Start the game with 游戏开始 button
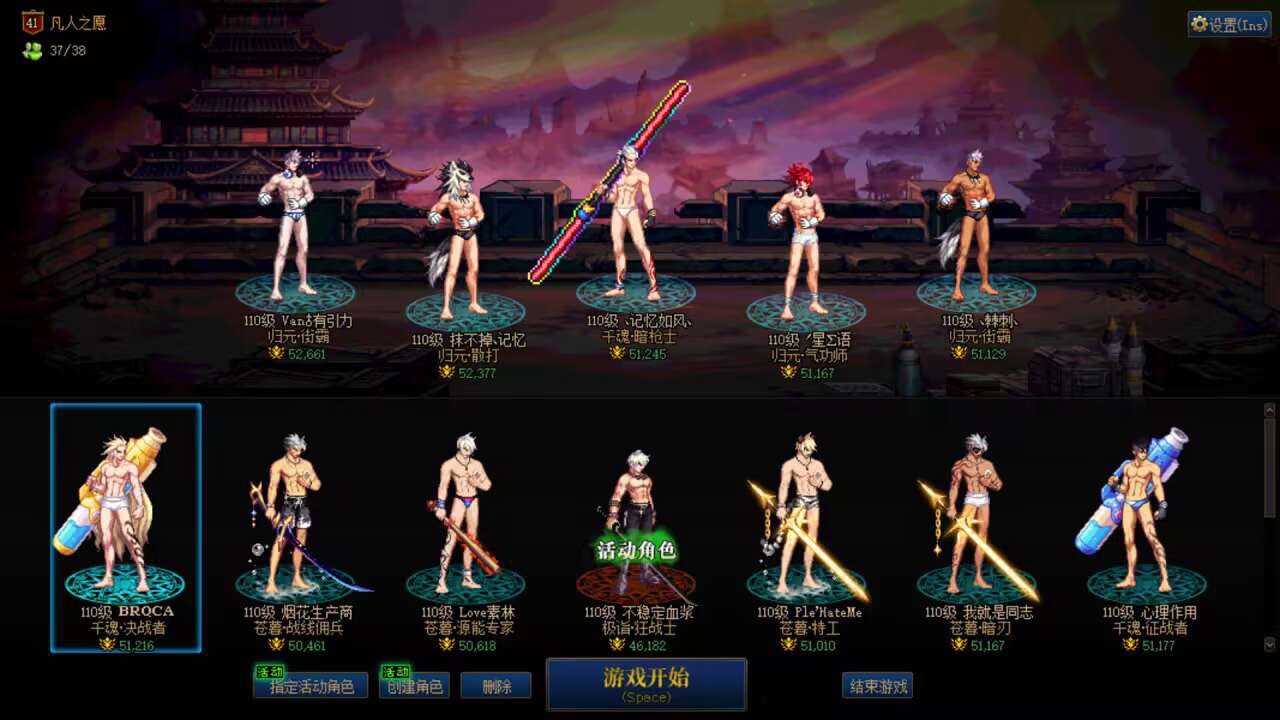This screenshot has height=720, width=1280. coord(646,684)
